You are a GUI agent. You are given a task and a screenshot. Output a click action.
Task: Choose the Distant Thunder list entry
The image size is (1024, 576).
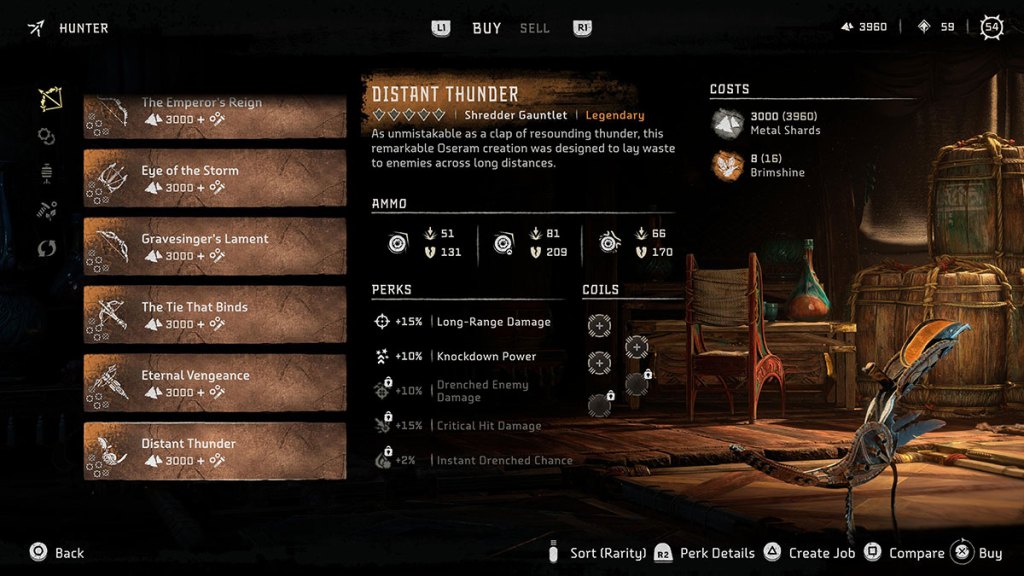click(214, 451)
